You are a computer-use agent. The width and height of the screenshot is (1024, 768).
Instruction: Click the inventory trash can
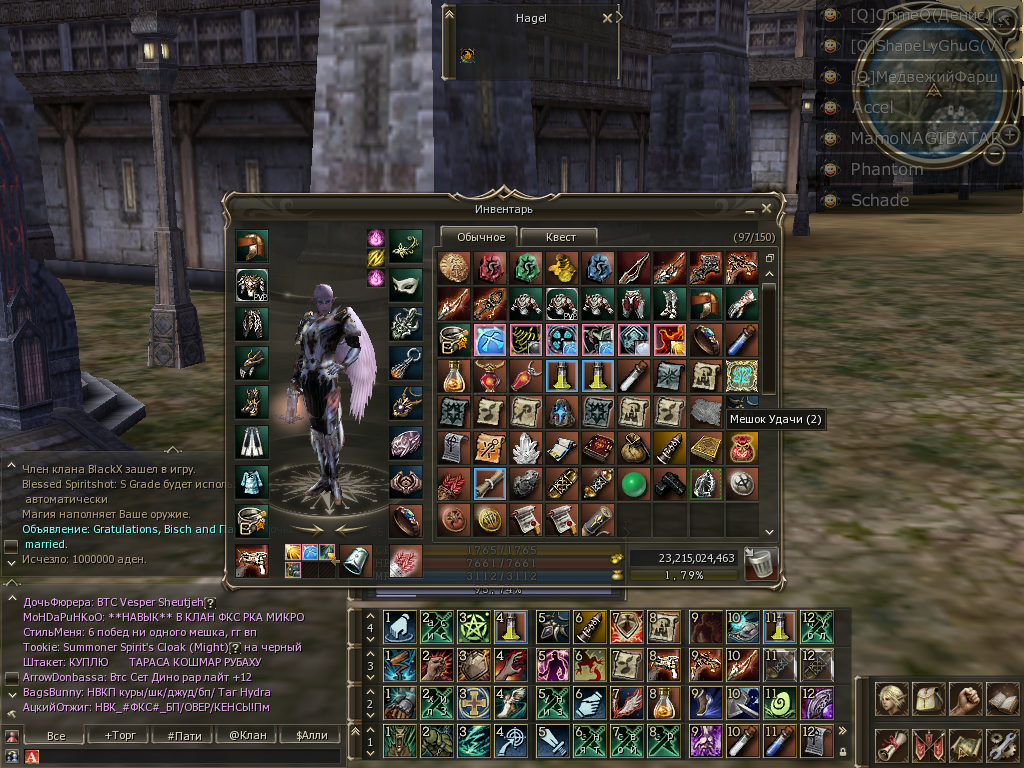758,562
